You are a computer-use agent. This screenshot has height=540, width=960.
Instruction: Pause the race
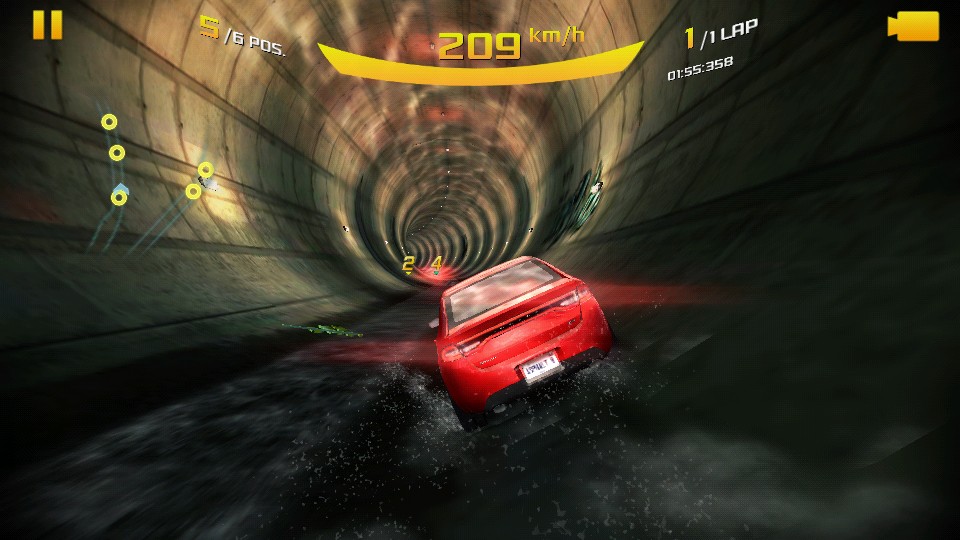pyautogui.click(x=47, y=25)
